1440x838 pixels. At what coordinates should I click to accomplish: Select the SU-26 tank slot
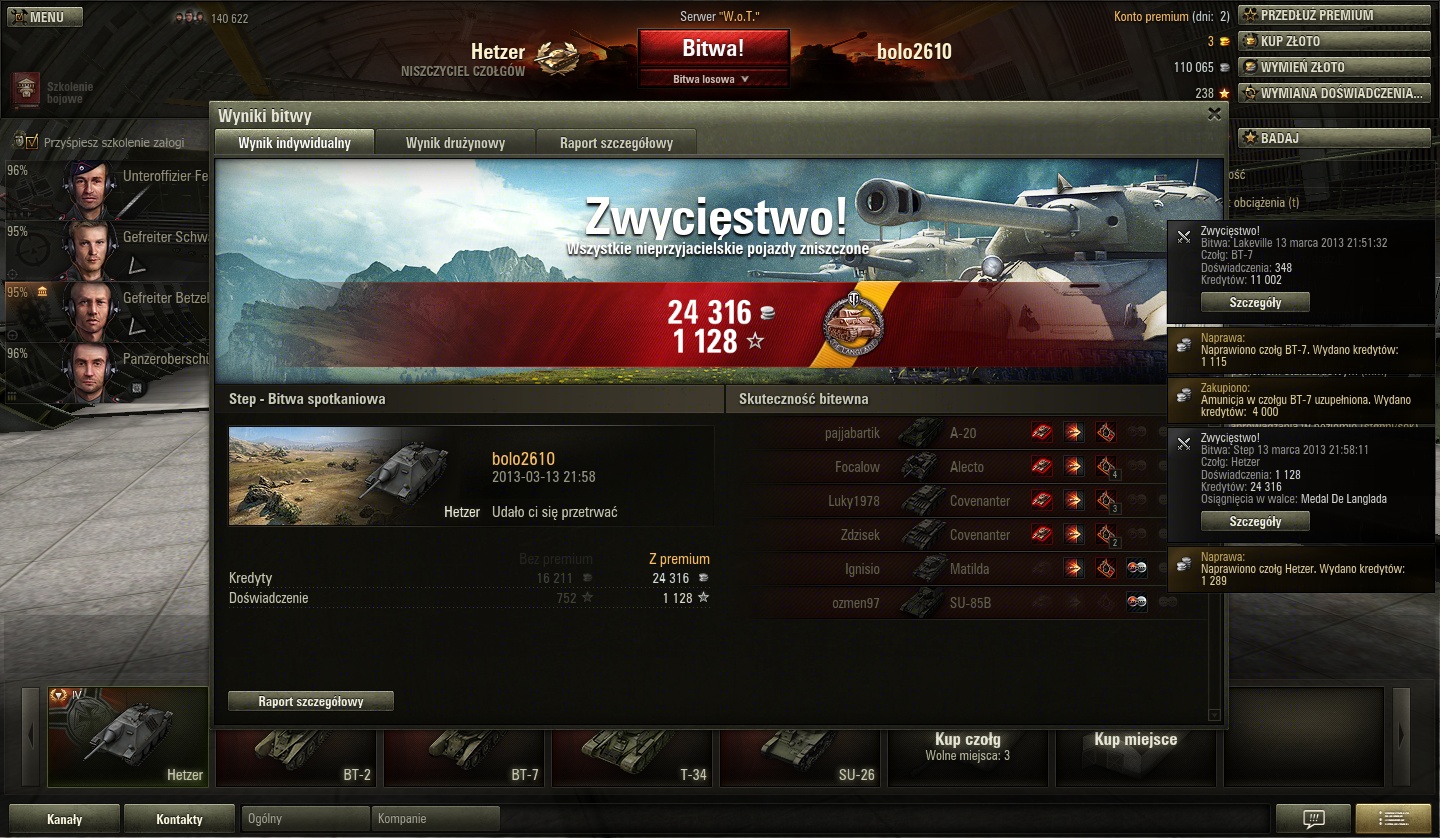[800, 752]
